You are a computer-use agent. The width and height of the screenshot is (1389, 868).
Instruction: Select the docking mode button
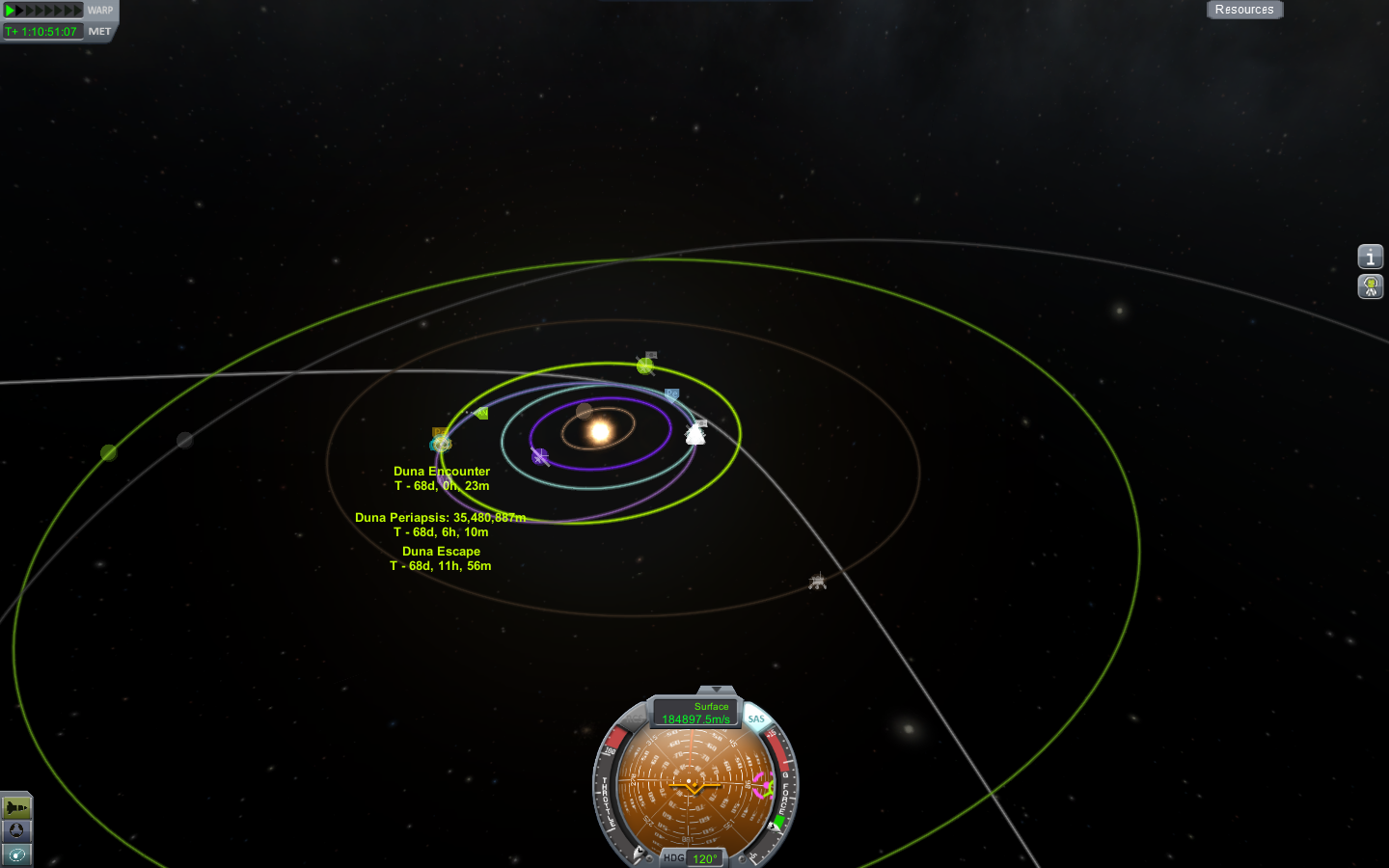[16, 830]
